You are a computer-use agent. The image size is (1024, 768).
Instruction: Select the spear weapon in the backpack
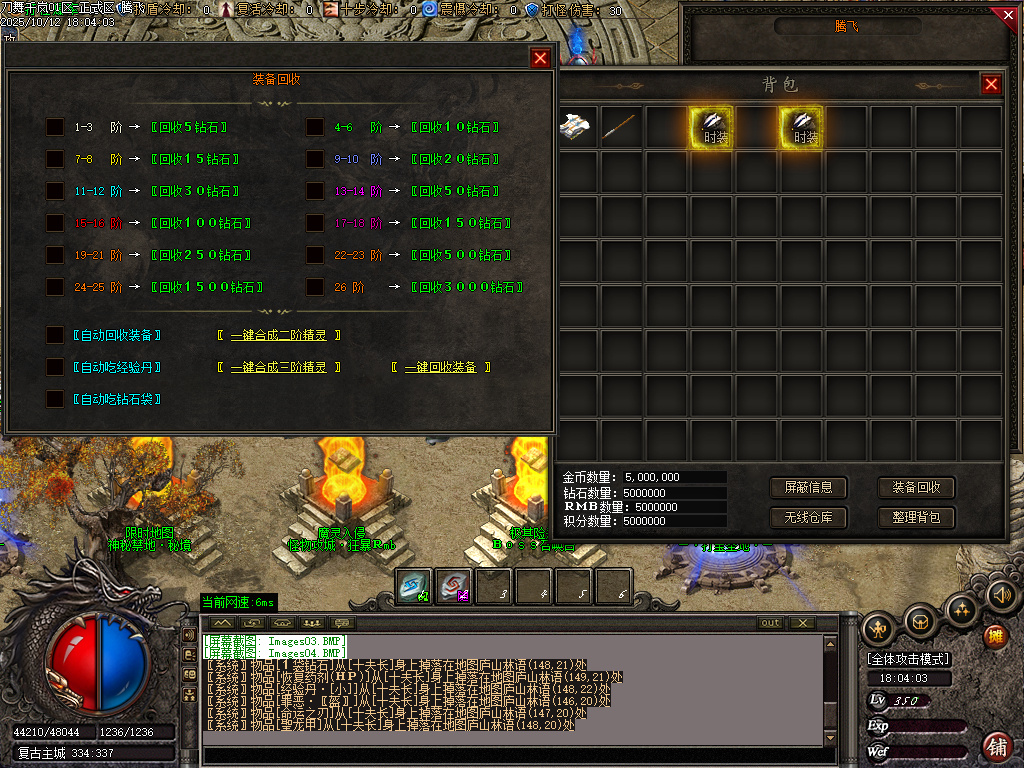click(621, 127)
